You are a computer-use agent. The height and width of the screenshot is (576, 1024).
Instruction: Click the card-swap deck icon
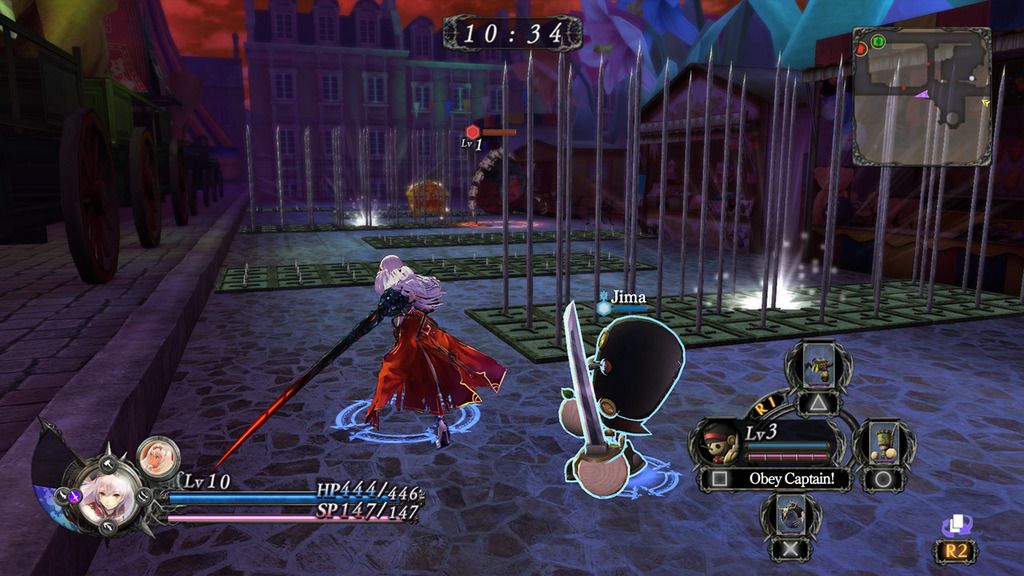click(957, 526)
